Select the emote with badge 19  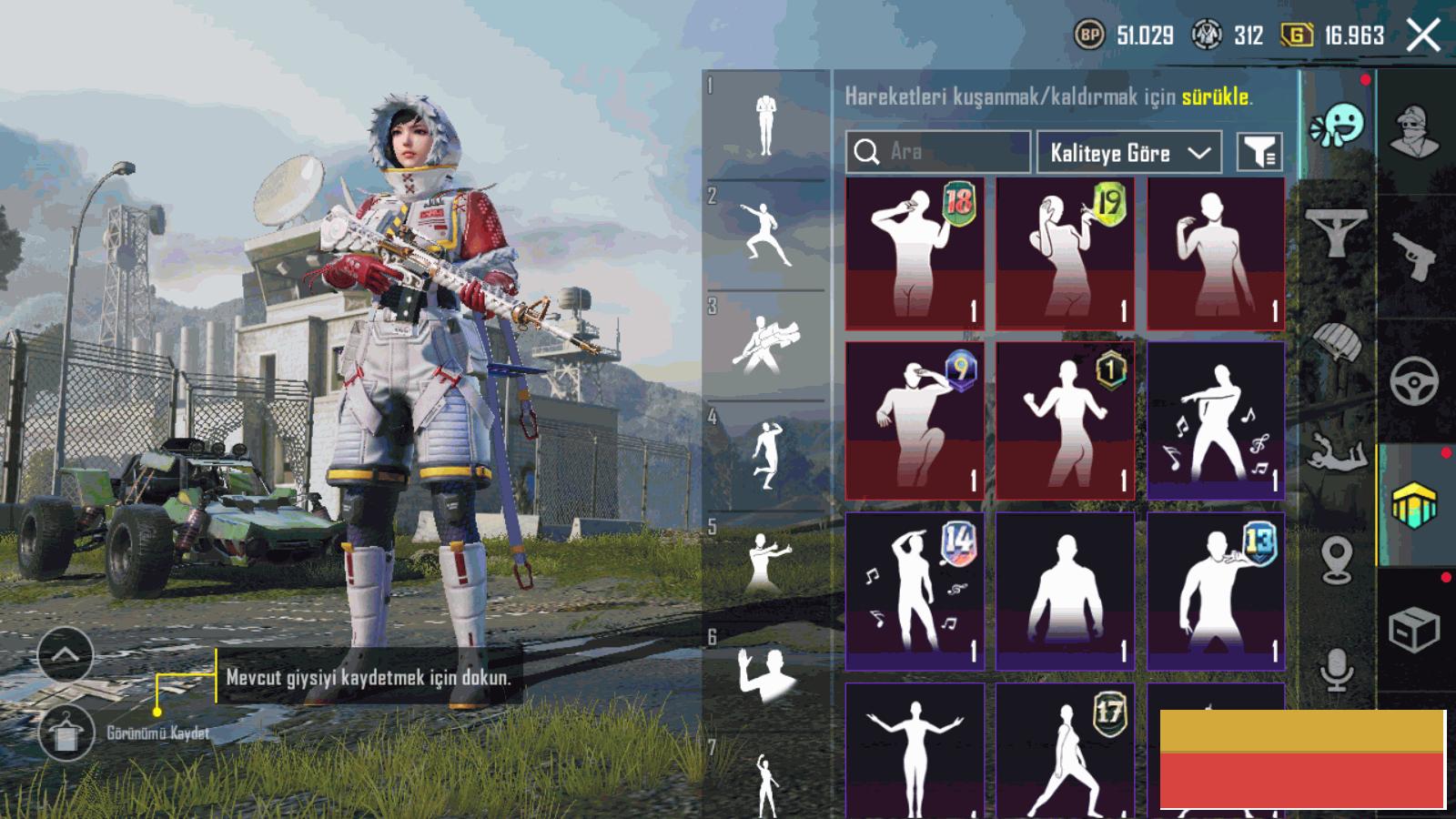pyautogui.click(x=1065, y=254)
